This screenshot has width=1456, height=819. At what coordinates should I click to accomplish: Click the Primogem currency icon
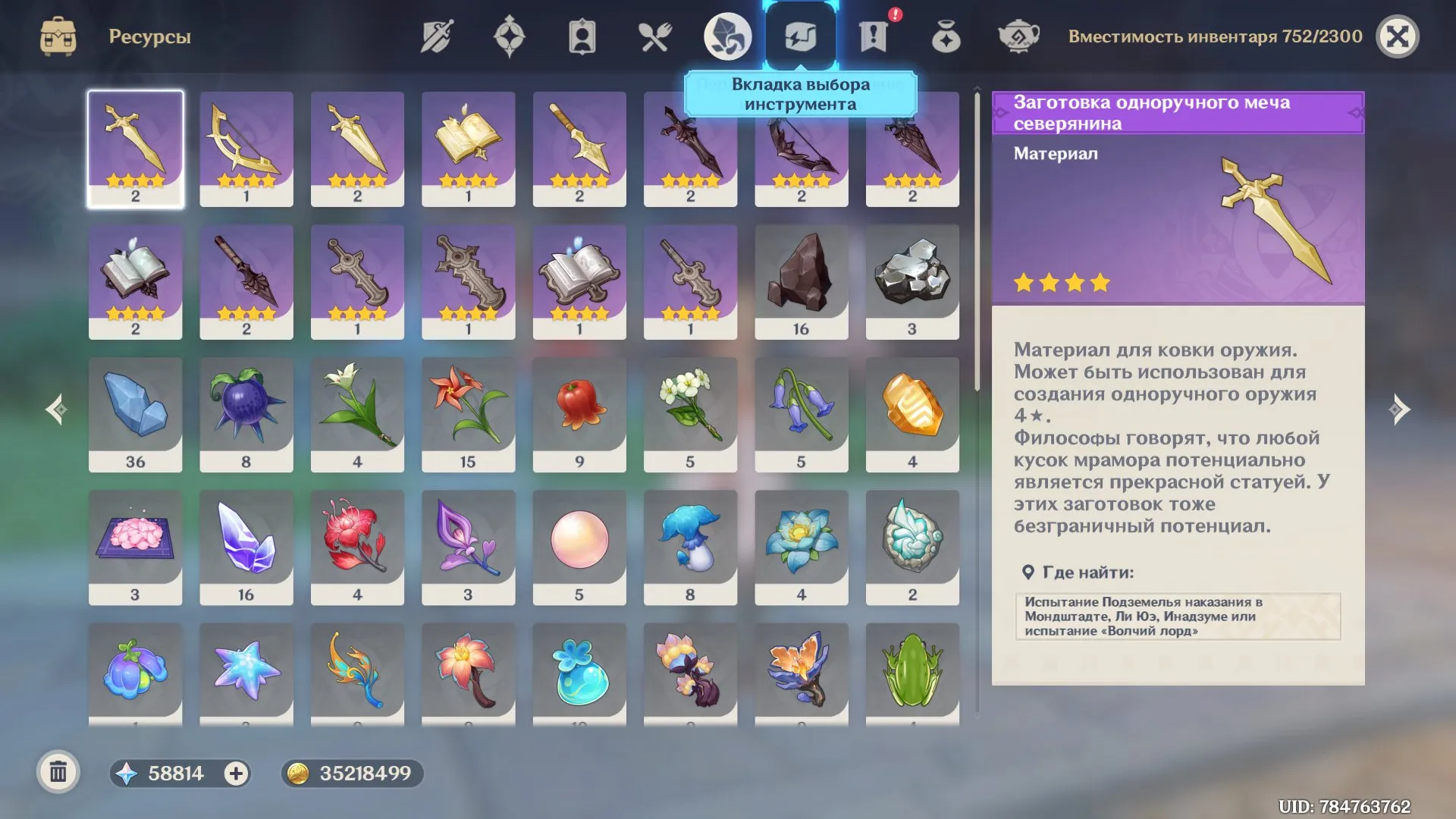coord(127,774)
